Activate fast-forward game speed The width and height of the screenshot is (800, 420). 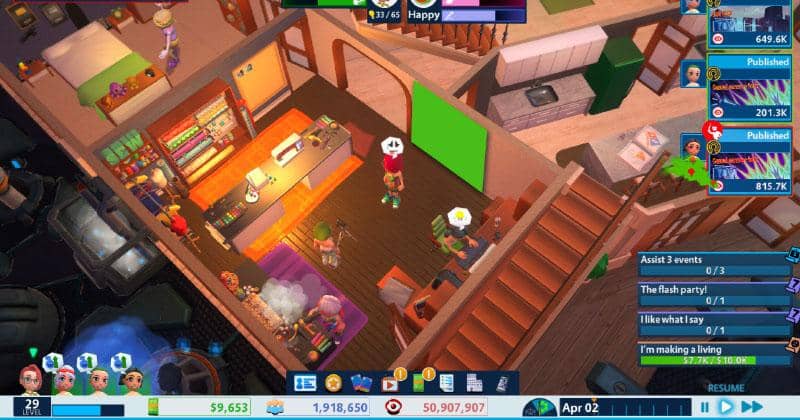click(751, 407)
